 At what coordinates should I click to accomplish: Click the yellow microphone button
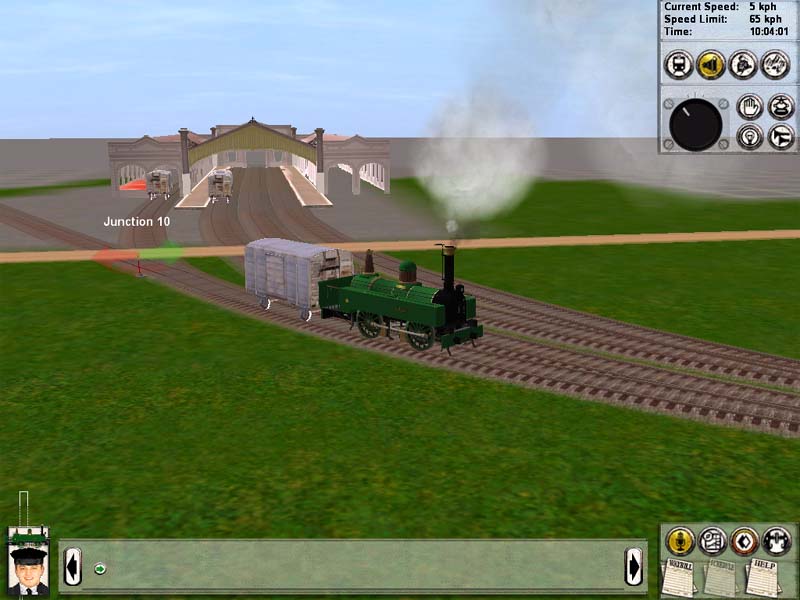680,541
